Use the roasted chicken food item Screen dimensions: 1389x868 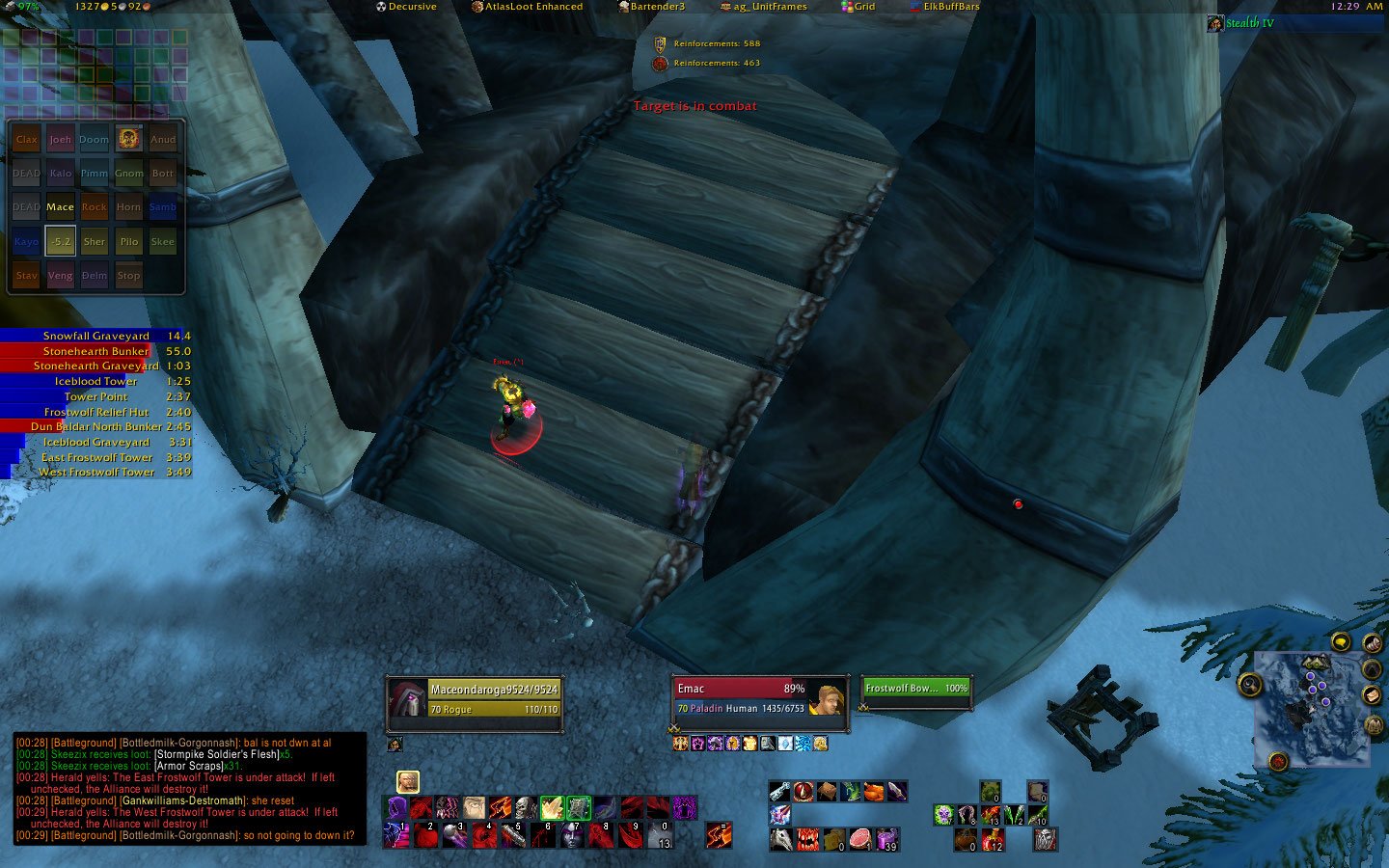coord(874,792)
